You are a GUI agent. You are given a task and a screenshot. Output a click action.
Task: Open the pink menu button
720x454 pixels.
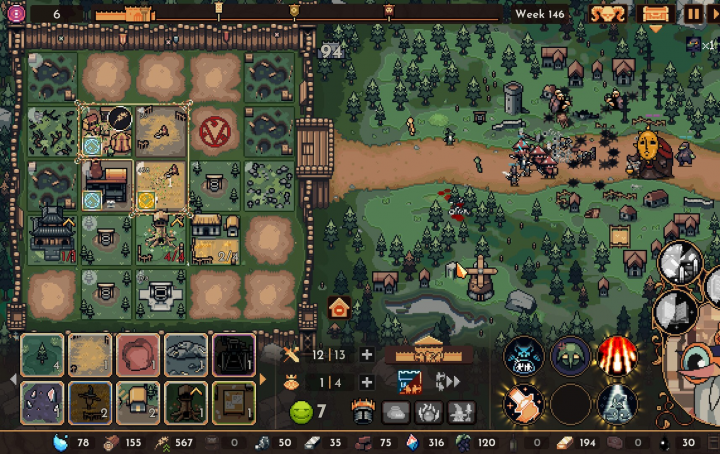pos(15,14)
